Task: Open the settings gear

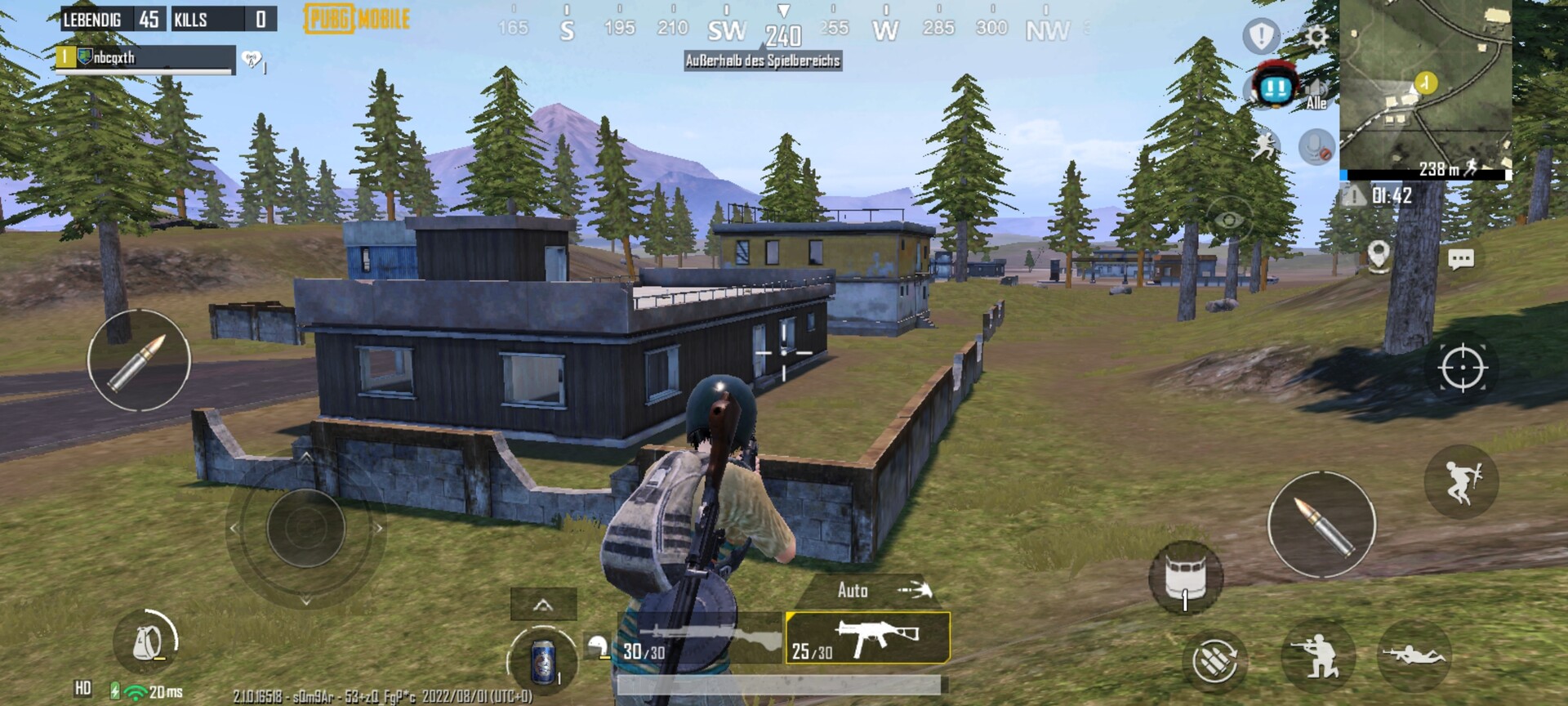Action: point(1316,37)
